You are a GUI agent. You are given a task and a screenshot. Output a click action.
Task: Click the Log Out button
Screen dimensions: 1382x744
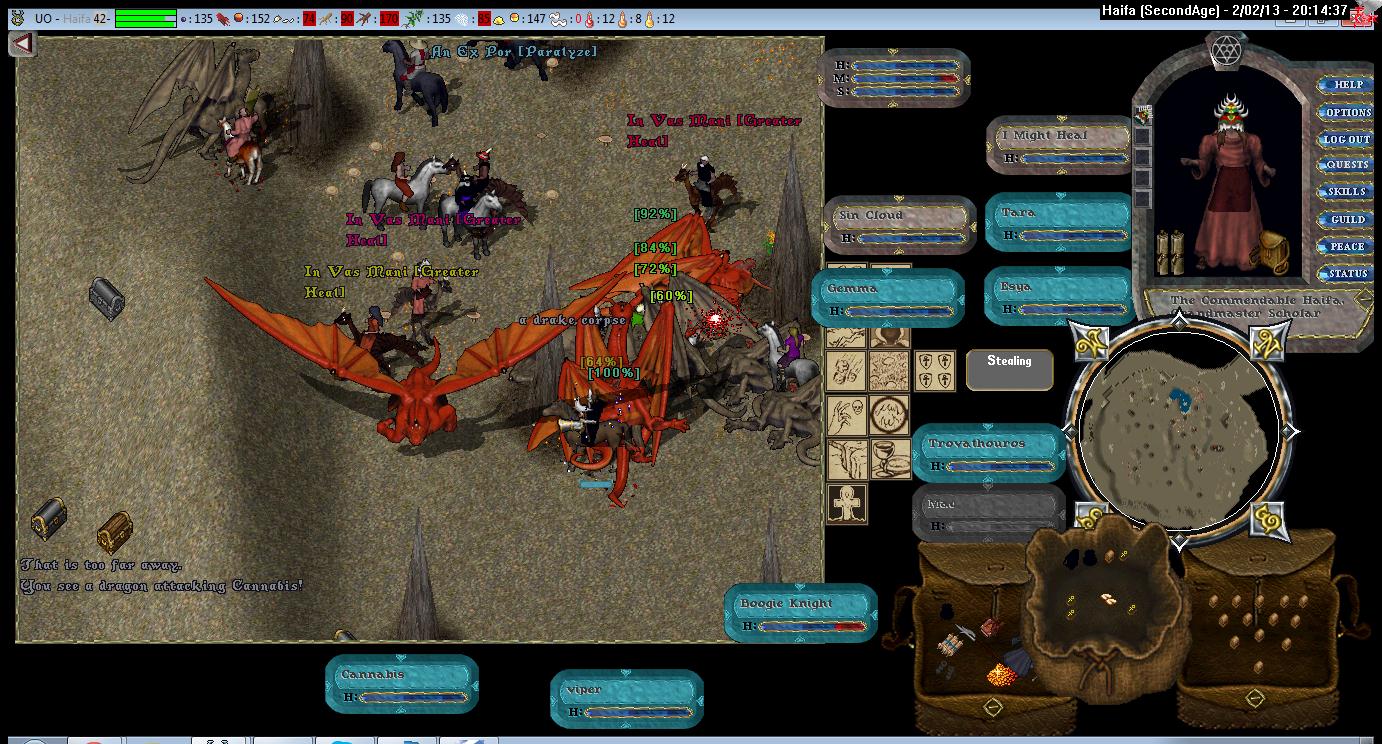point(1347,139)
